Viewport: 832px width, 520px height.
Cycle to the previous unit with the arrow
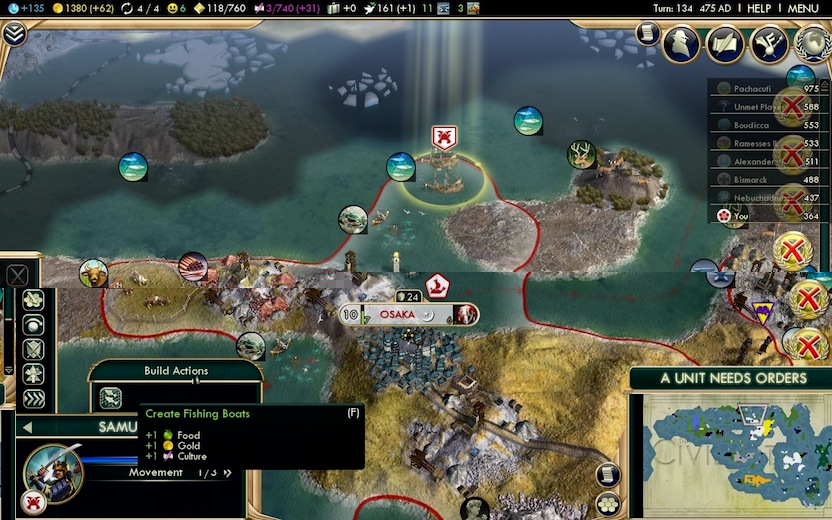pos(27,427)
